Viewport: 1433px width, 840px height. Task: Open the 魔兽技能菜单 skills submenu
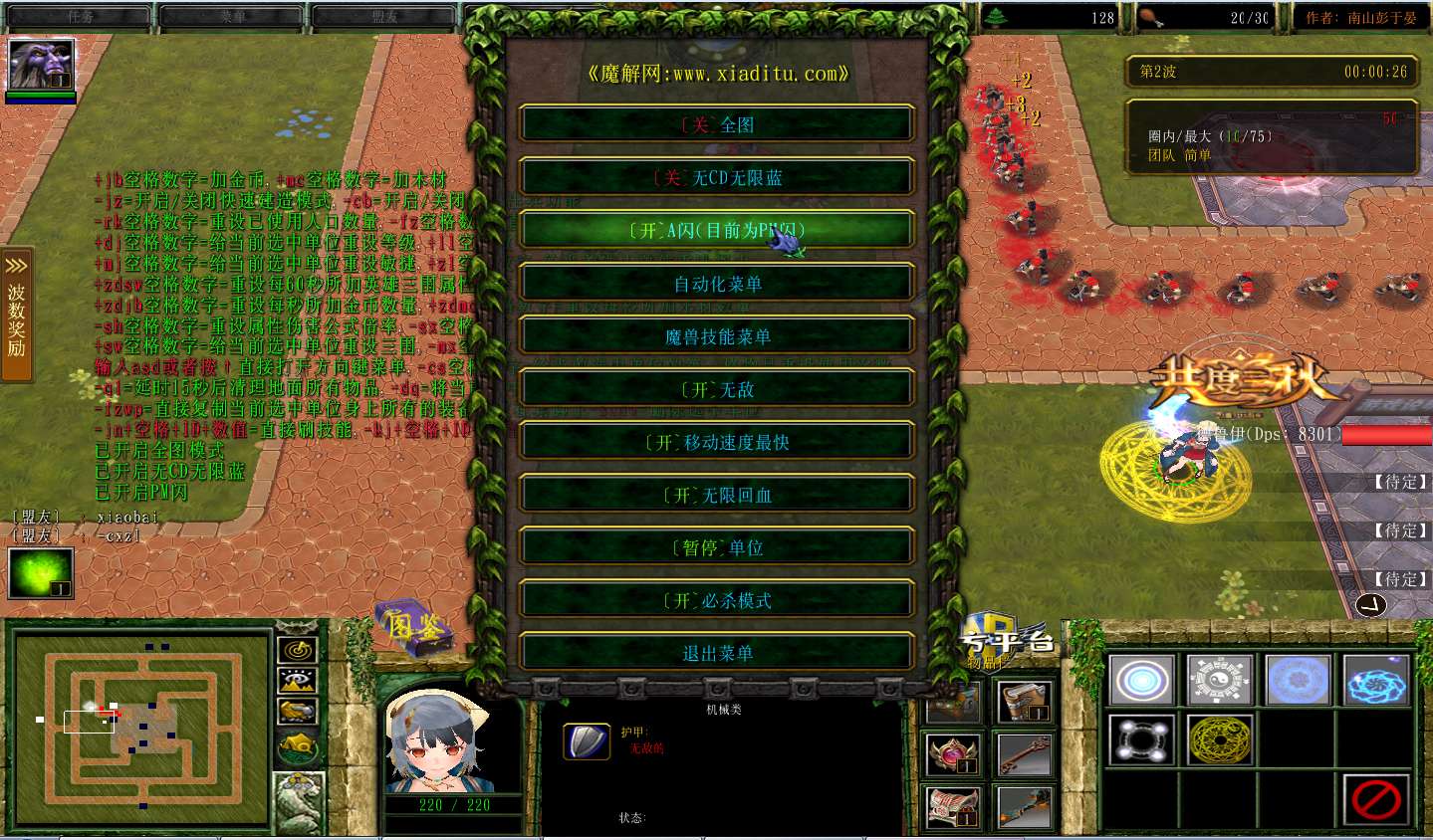click(x=716, y=335)
